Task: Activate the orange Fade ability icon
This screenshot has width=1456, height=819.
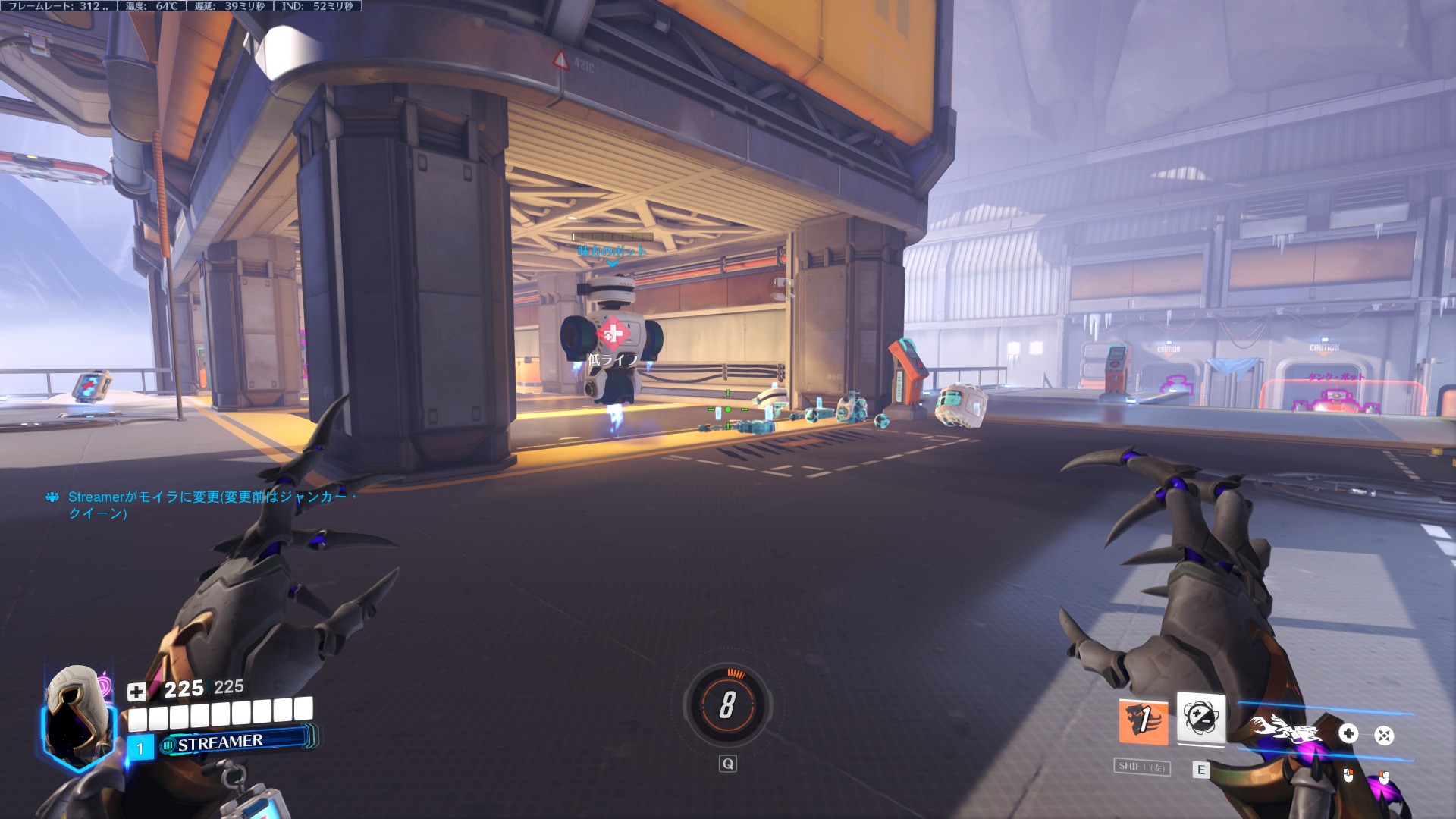Action: click(1144, 721)
